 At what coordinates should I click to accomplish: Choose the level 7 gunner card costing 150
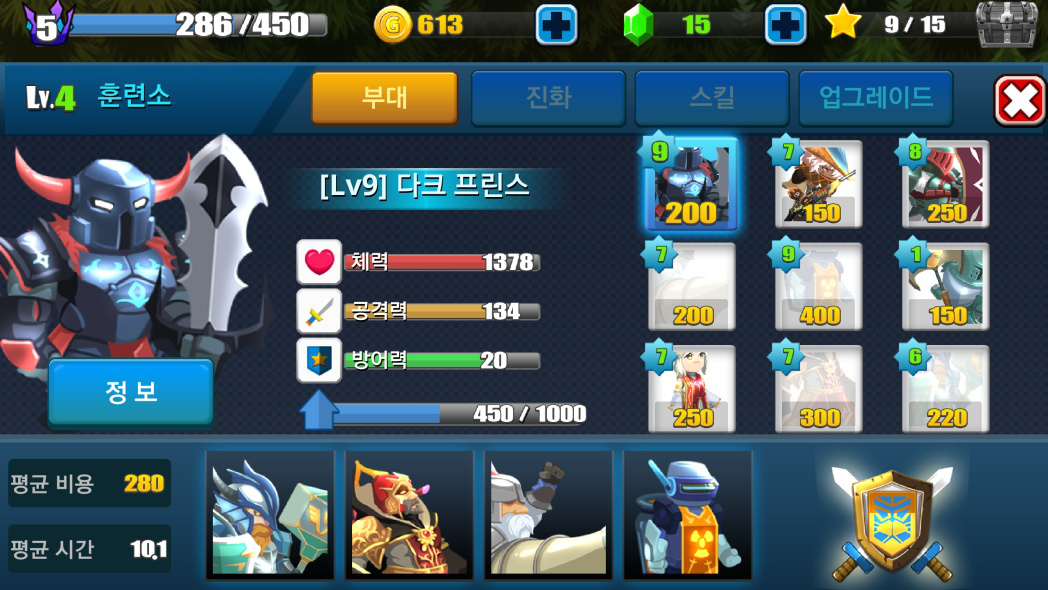click(819, 184)
